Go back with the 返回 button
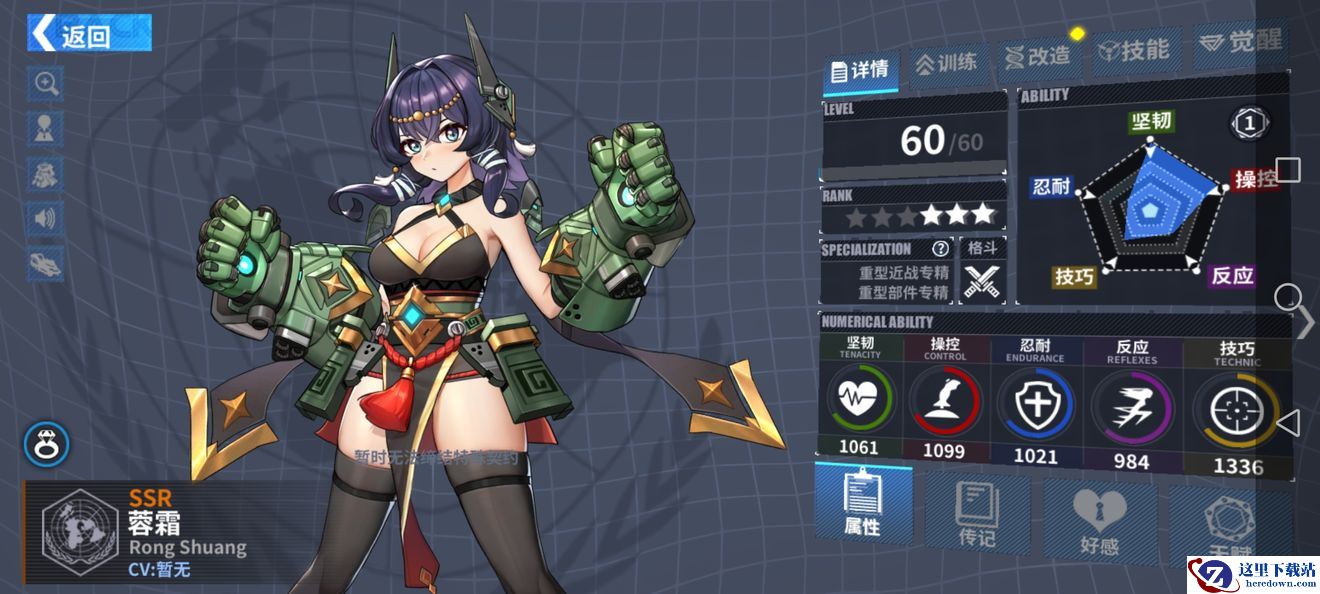This screenshot has height=594, width=1320. coord(89,34)
